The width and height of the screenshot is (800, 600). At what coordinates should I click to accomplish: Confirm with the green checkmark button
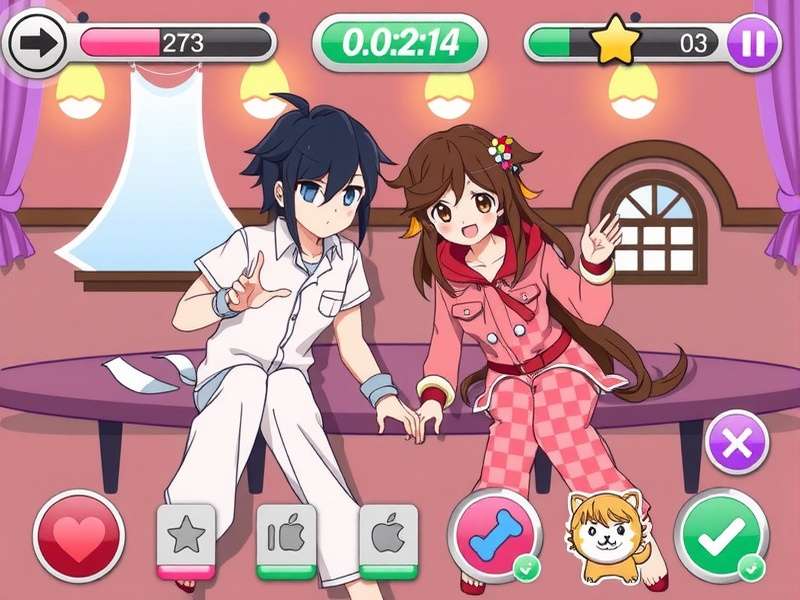720,537
